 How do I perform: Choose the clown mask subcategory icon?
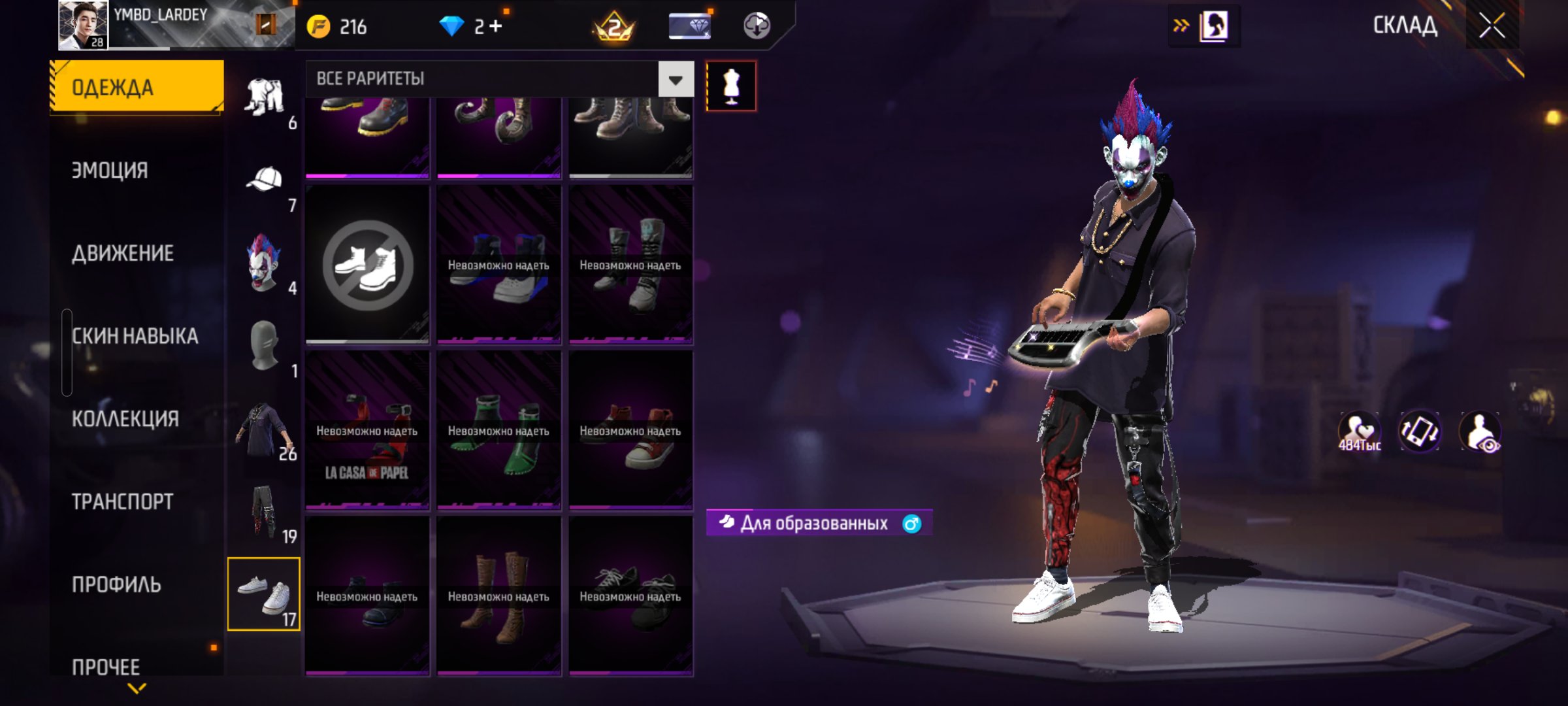pyautogui.click(x=264, y=263)
